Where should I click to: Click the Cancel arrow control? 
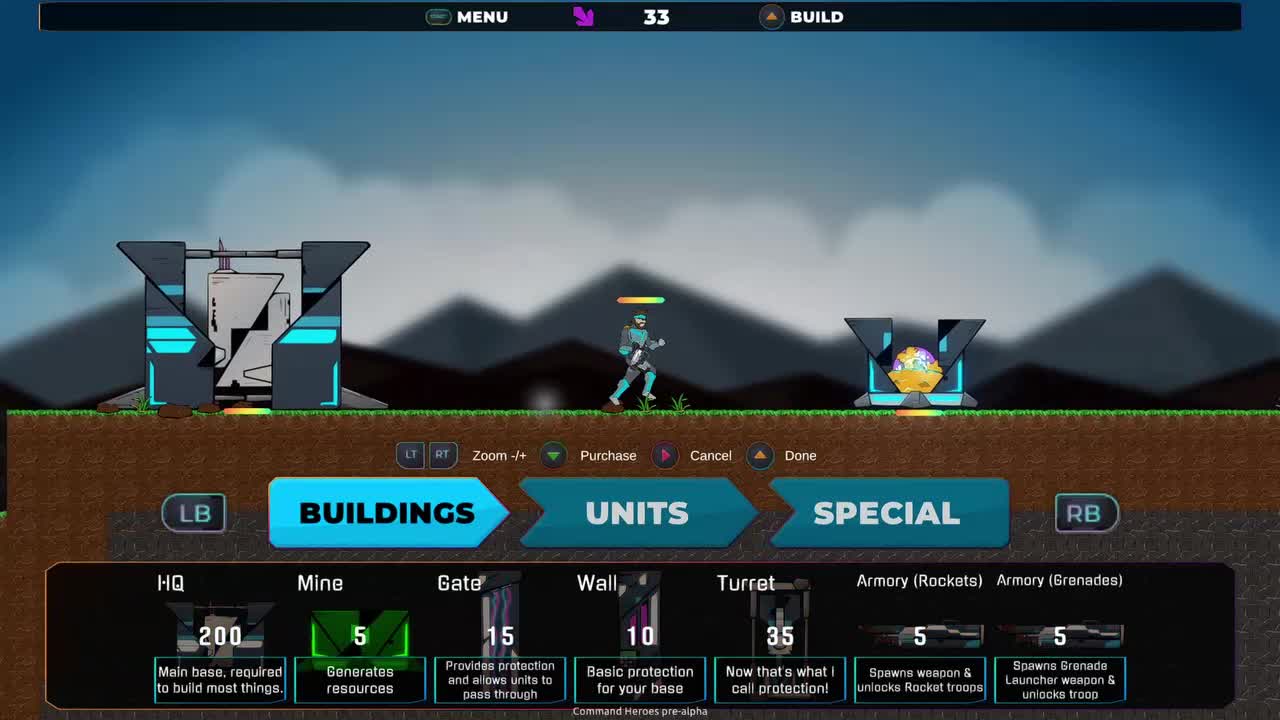[x=665, y=455]
